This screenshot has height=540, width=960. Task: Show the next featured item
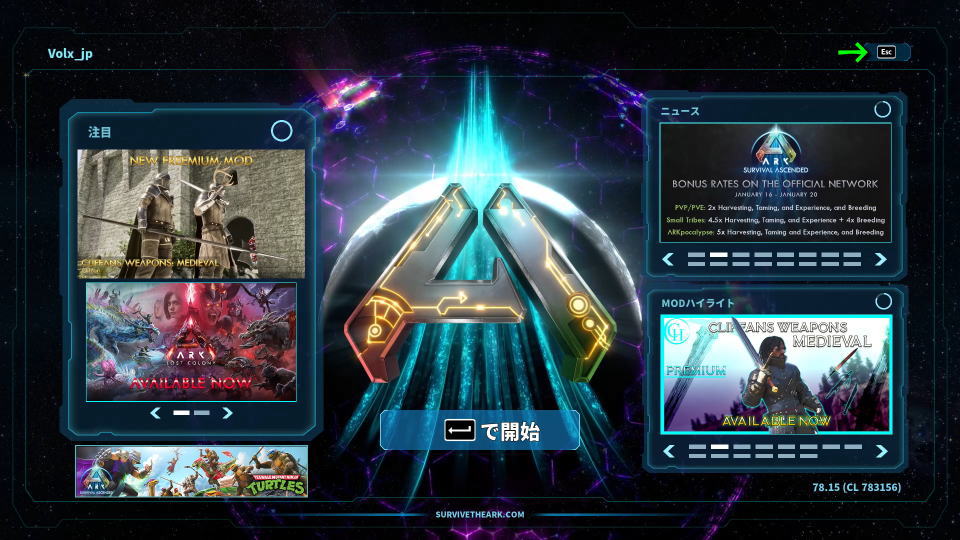pyautogui.click(x=228, y=412)
